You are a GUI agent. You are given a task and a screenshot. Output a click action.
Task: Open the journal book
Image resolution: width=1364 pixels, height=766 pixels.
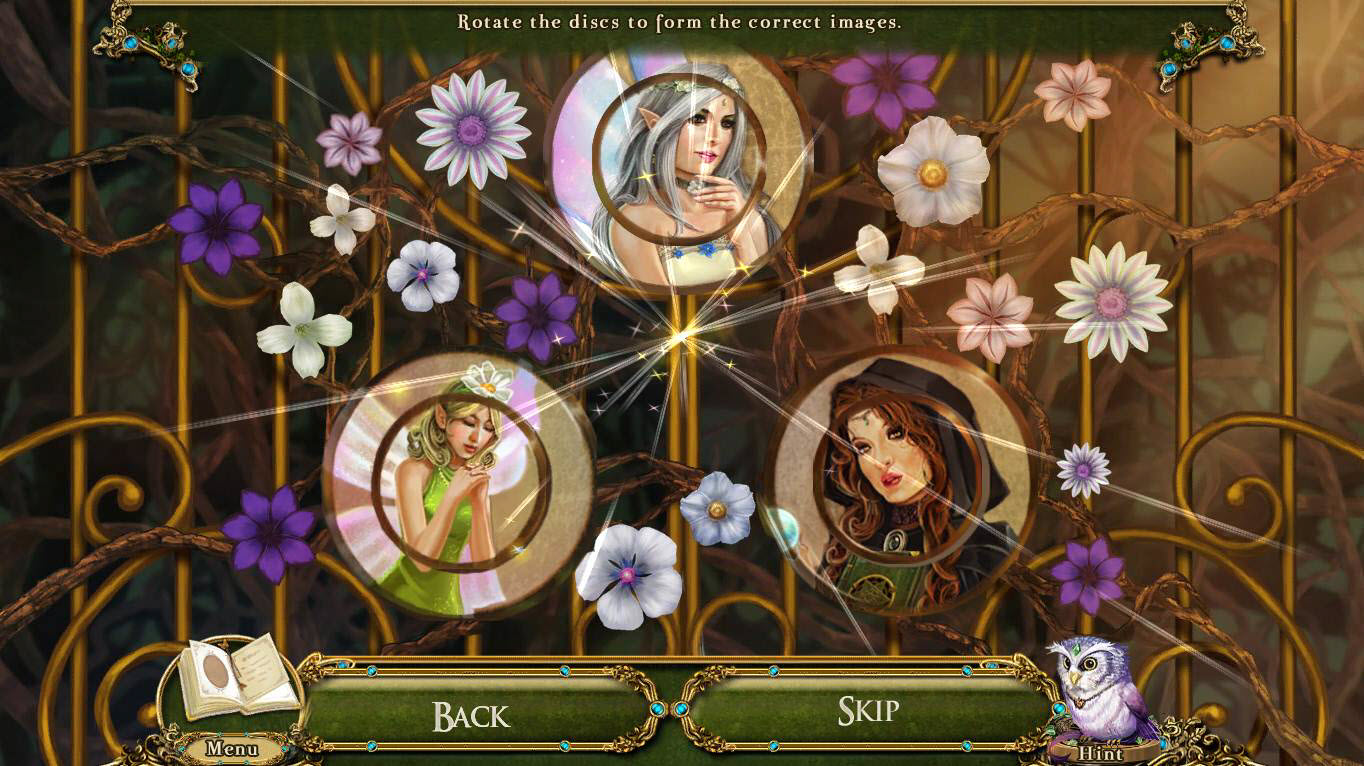(x=240, y=676)
